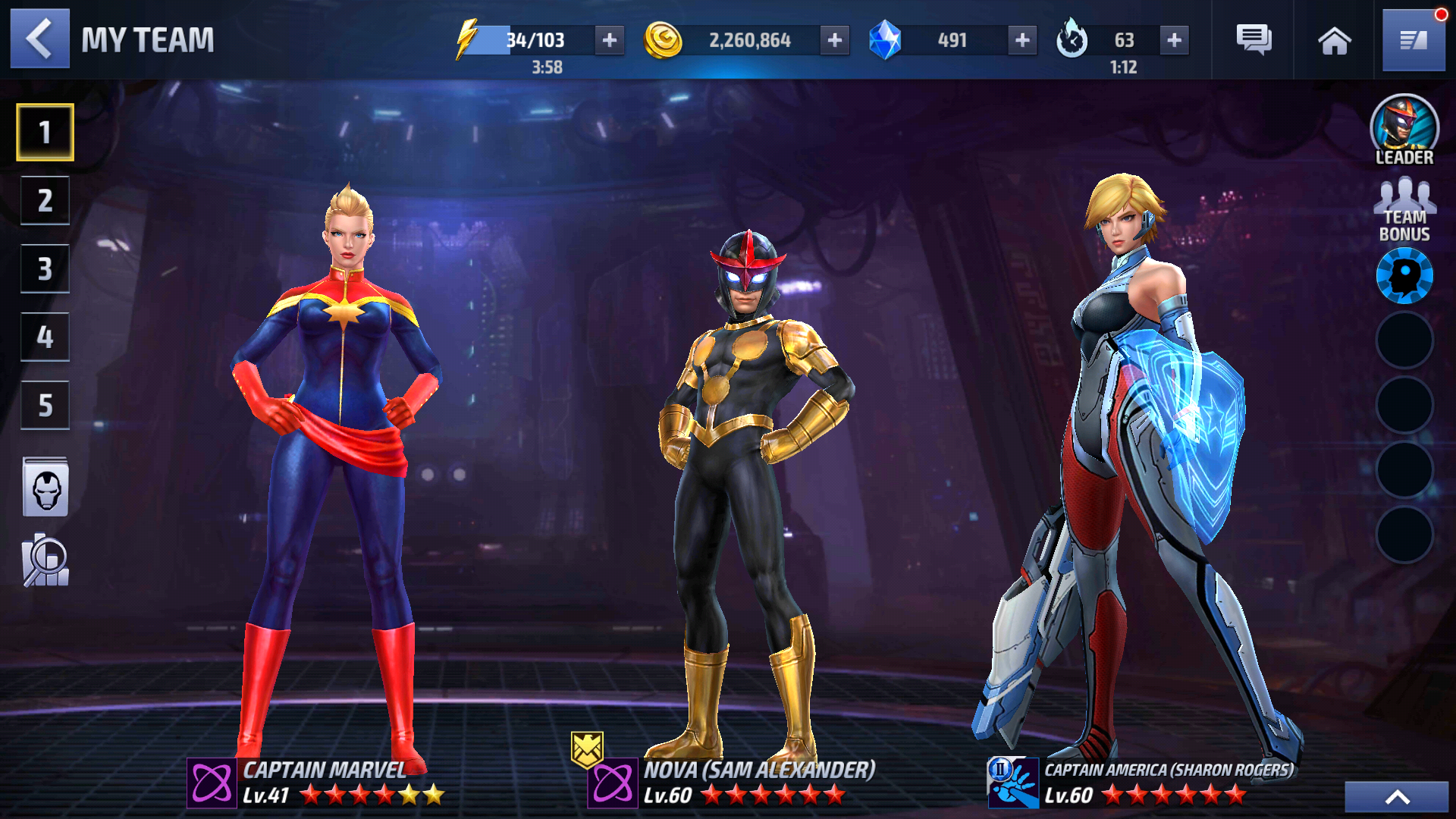Open the chat window

[x=1254, y=40]
